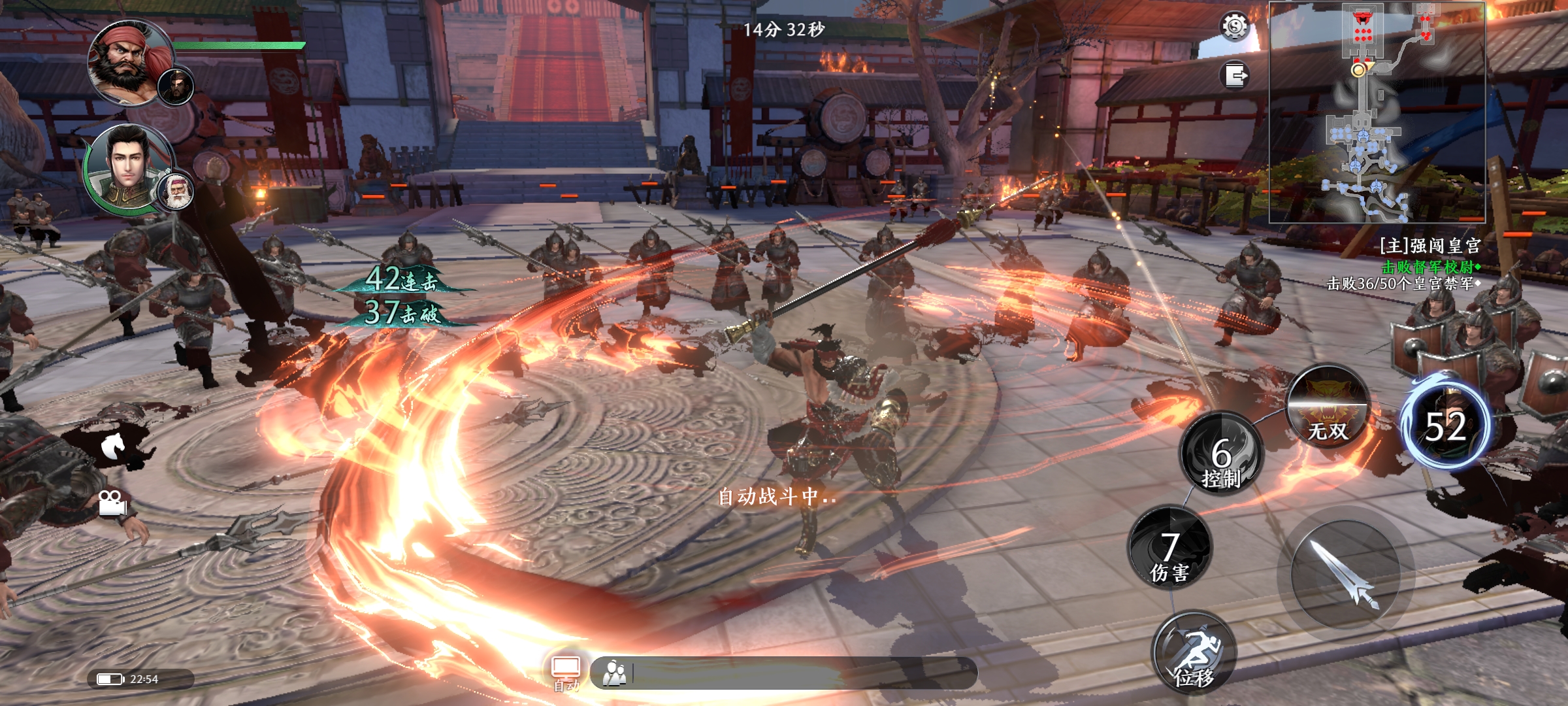The image size is (1568, 706).
Task: Toggle the 自动 auto-battle button
Action: pyautogui.click(x=566, y=673)
